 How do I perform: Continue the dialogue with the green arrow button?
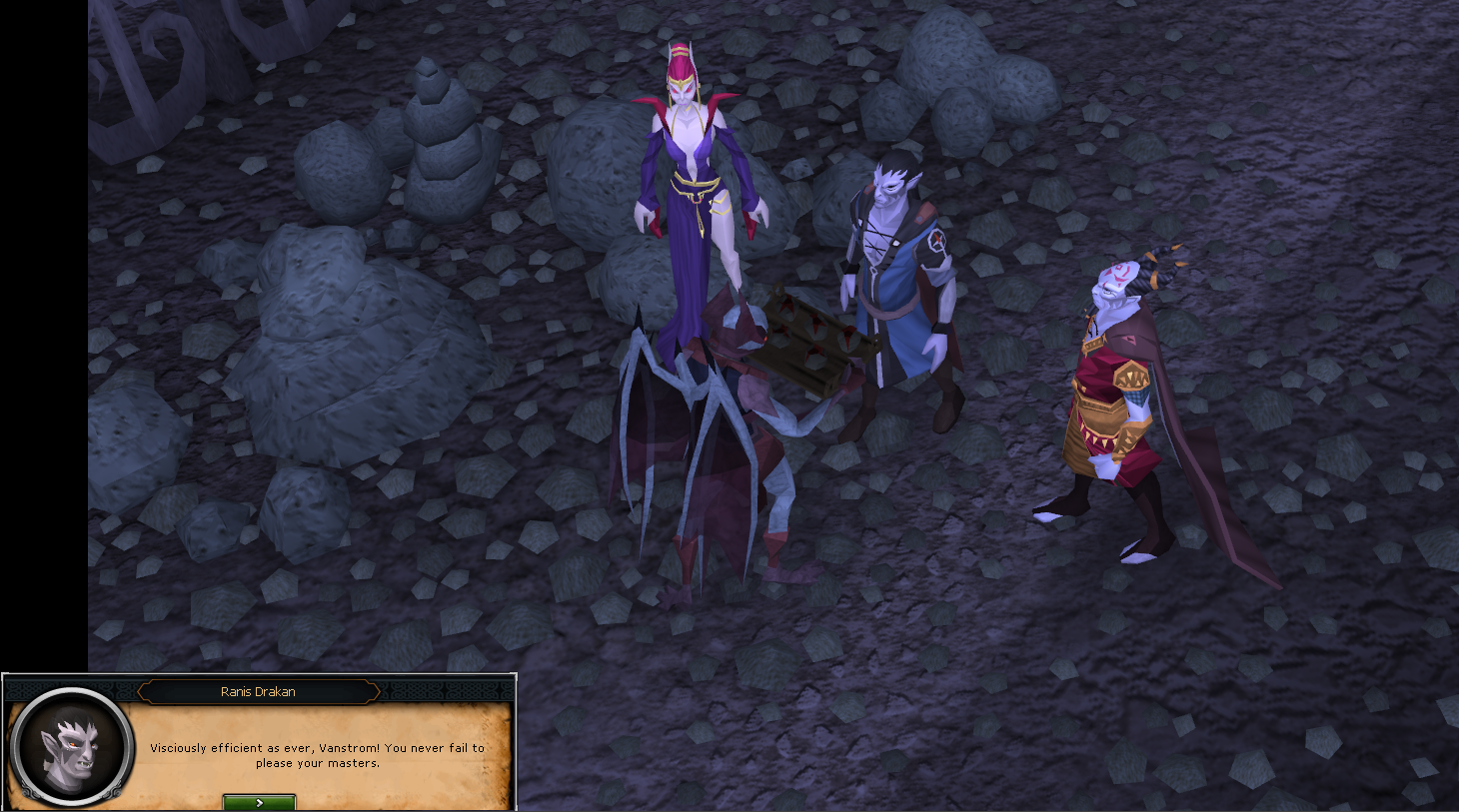(259, 802)
